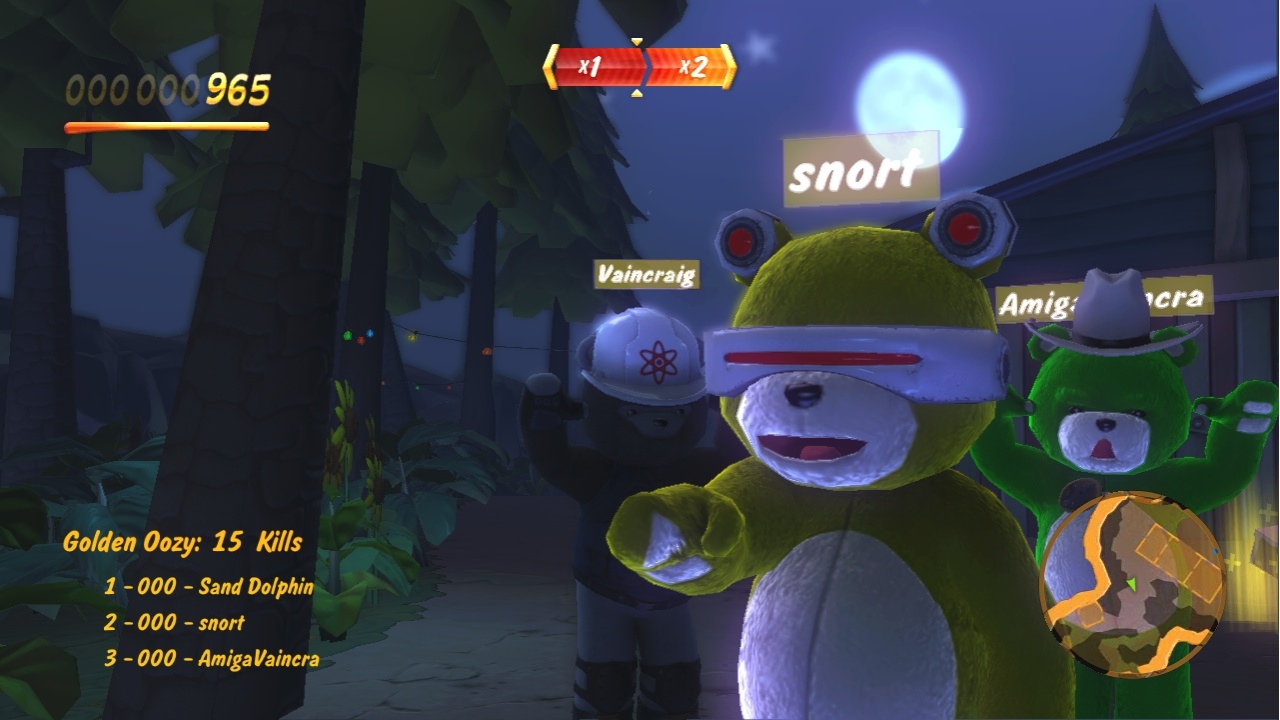Click the green player arrow on the minimap
The image size is (1280, 720).
pos(1133,584)
